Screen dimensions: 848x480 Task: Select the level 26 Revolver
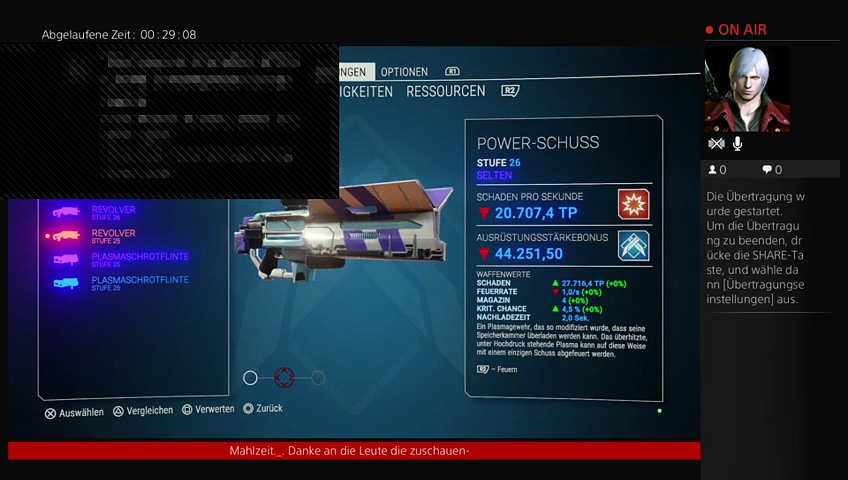(x=112, y=211)
